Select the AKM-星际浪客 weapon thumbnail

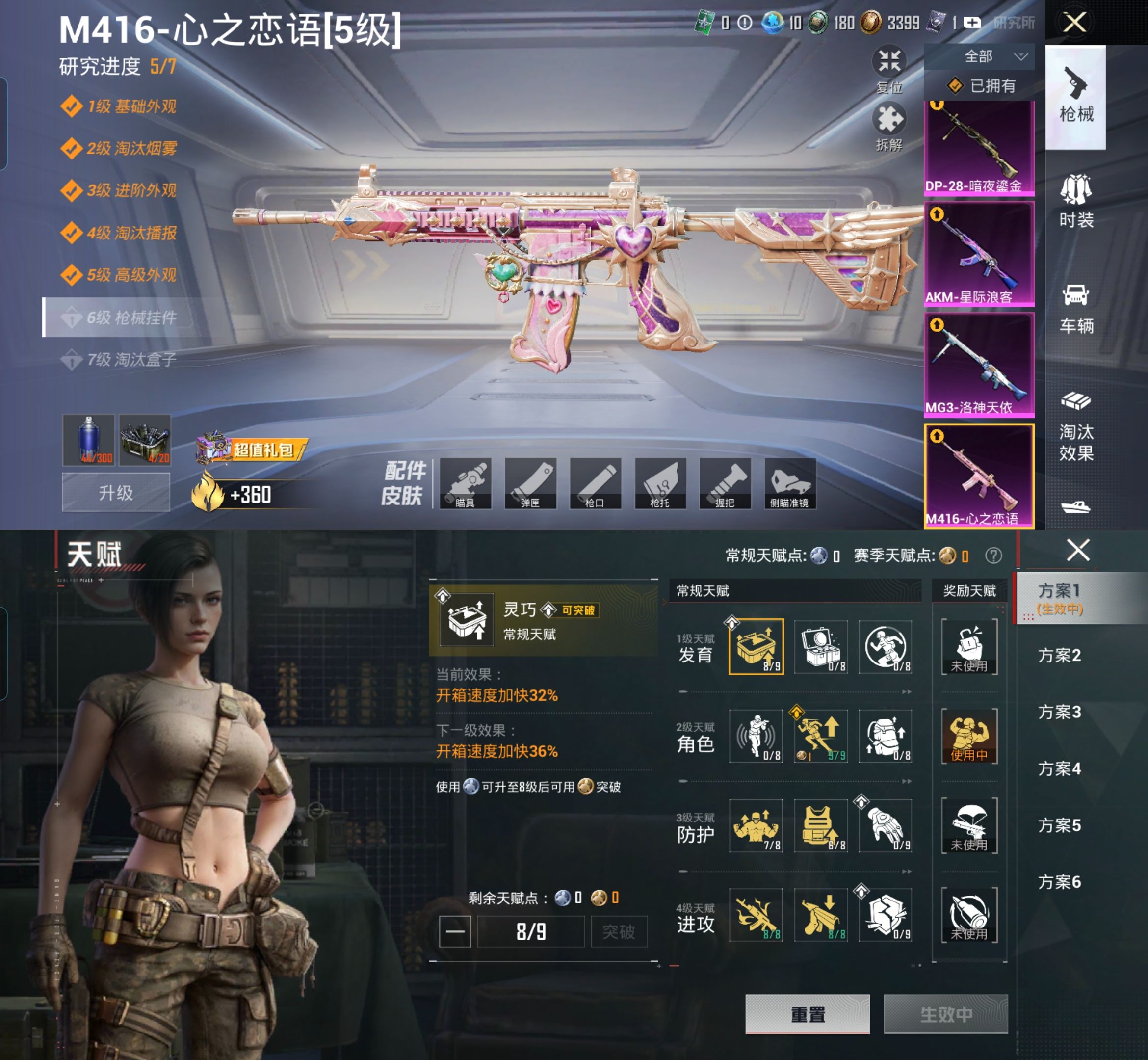tap(979, 254)
